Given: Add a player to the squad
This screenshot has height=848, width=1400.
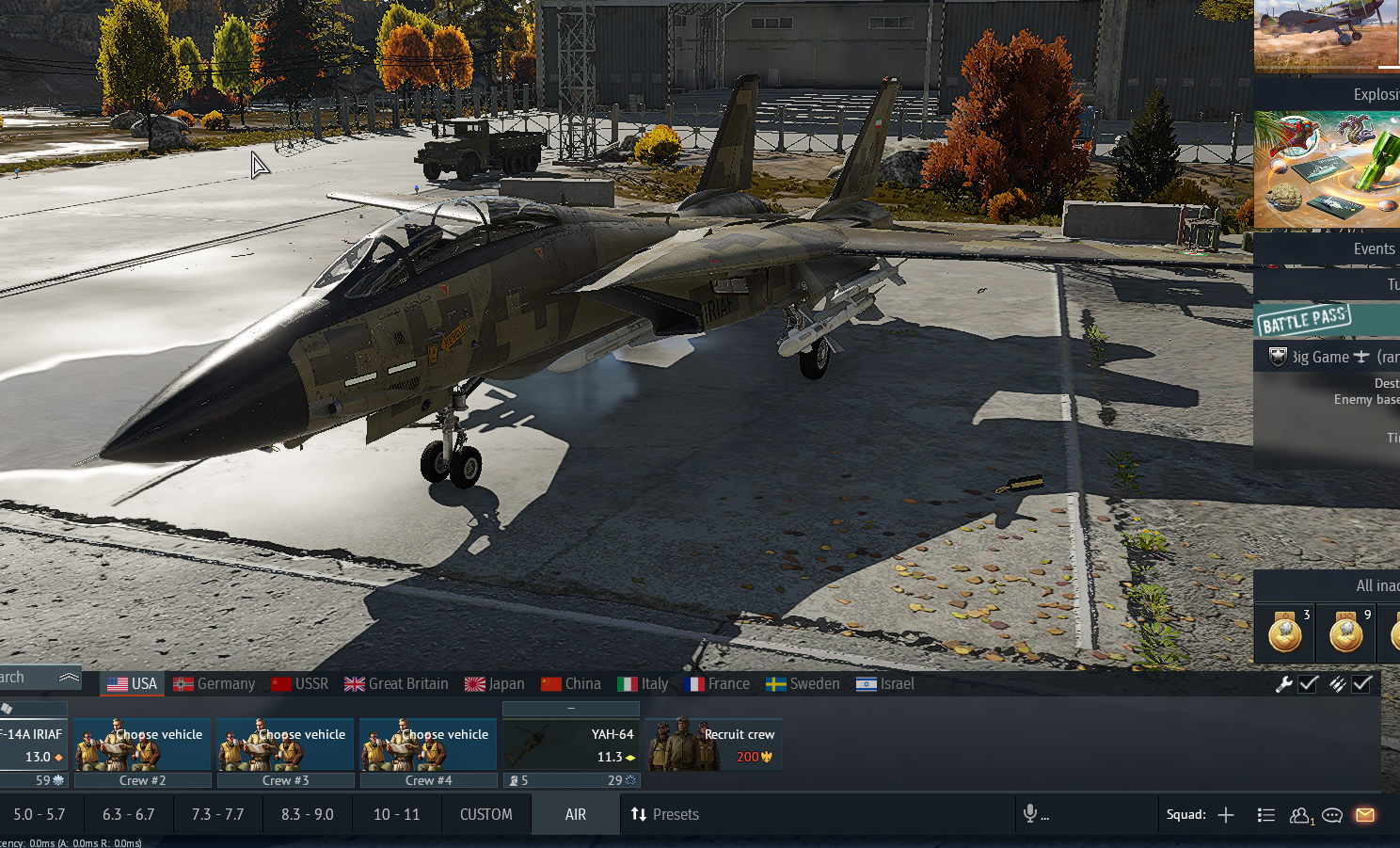Looking at the screenshot, I should (1226, 815).
